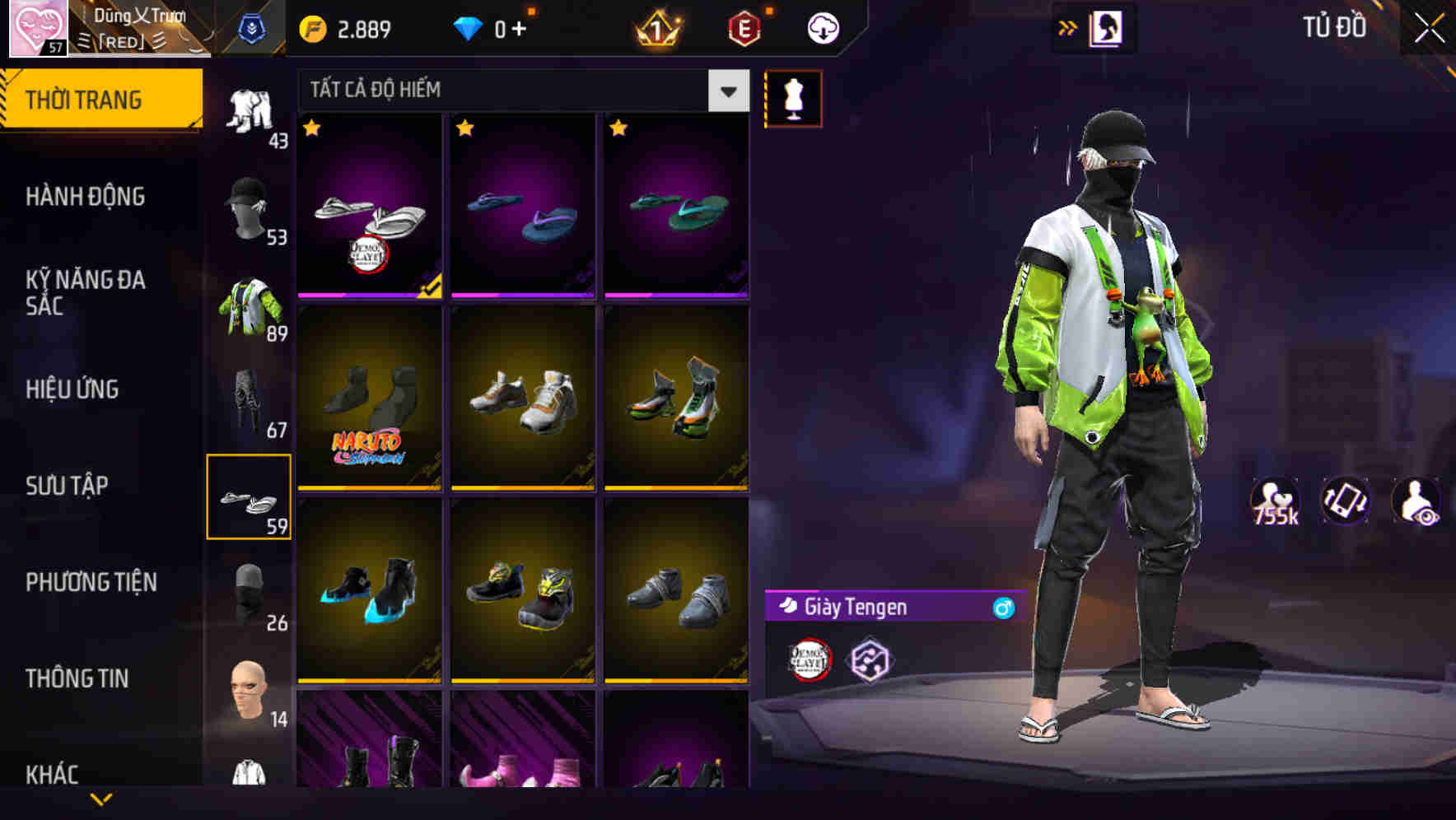Toggle the favorite star on the blue flip-flops

tap(467, 129)
